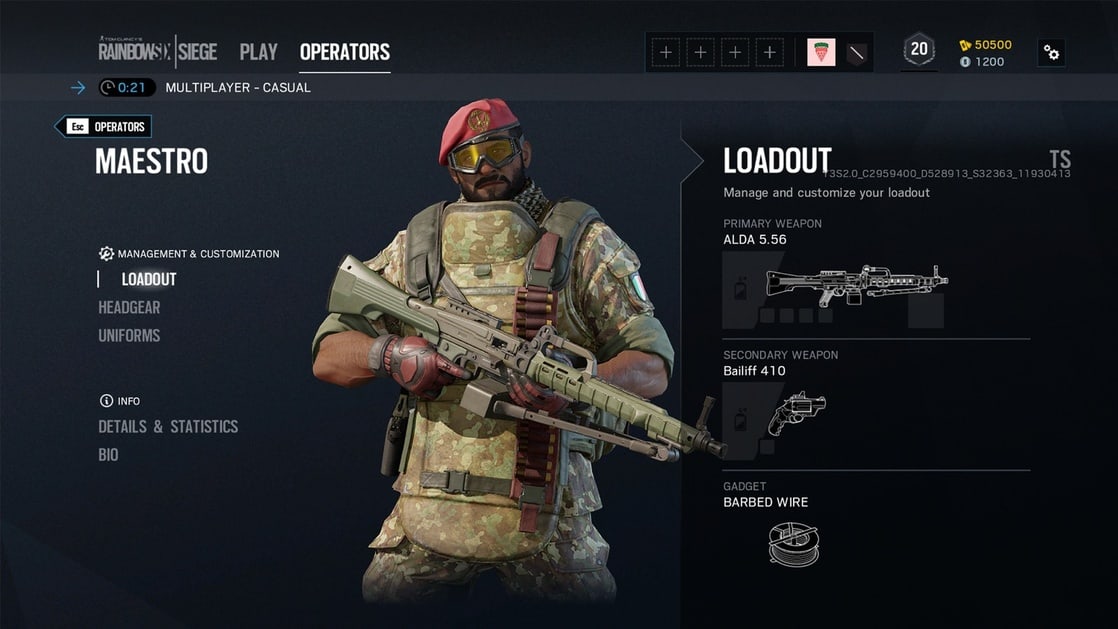This screenshot has width=1118, height=629.
Task: Go back using the Operators back button
Action: point(104,127)
